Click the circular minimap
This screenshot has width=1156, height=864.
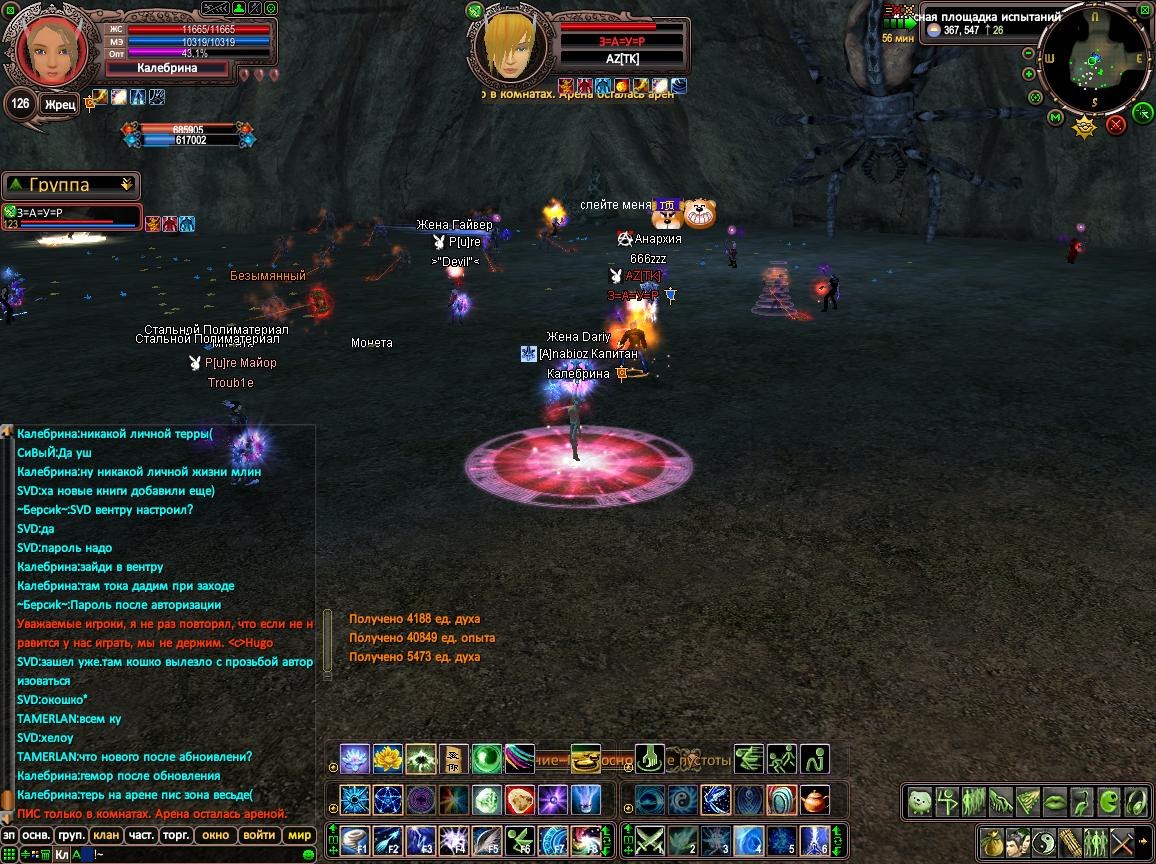(1094, 61)
